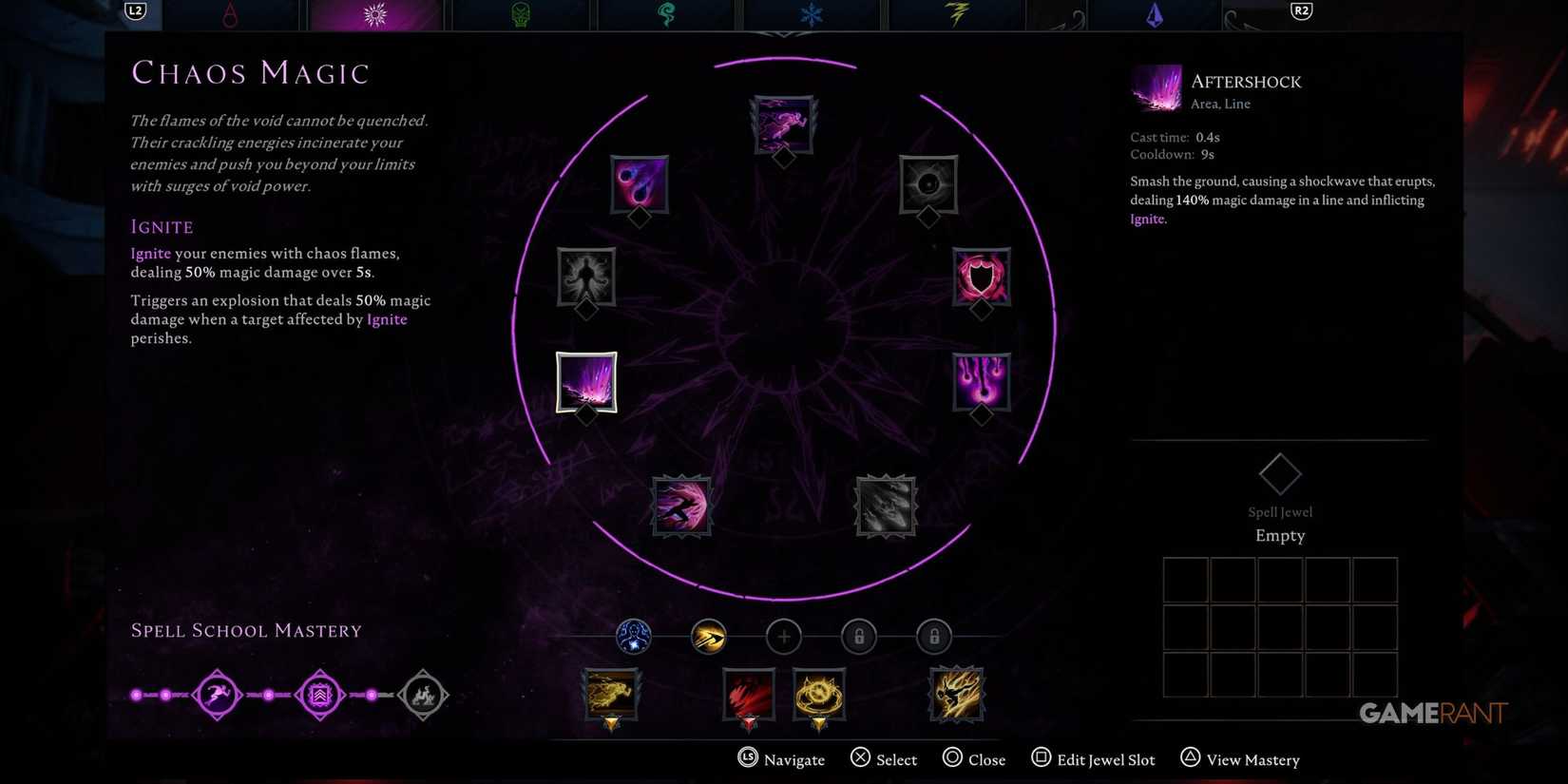Screen dimensions: 1568x784
Task: Click the first locked loadout slot
Action: (x=858, y=637)
